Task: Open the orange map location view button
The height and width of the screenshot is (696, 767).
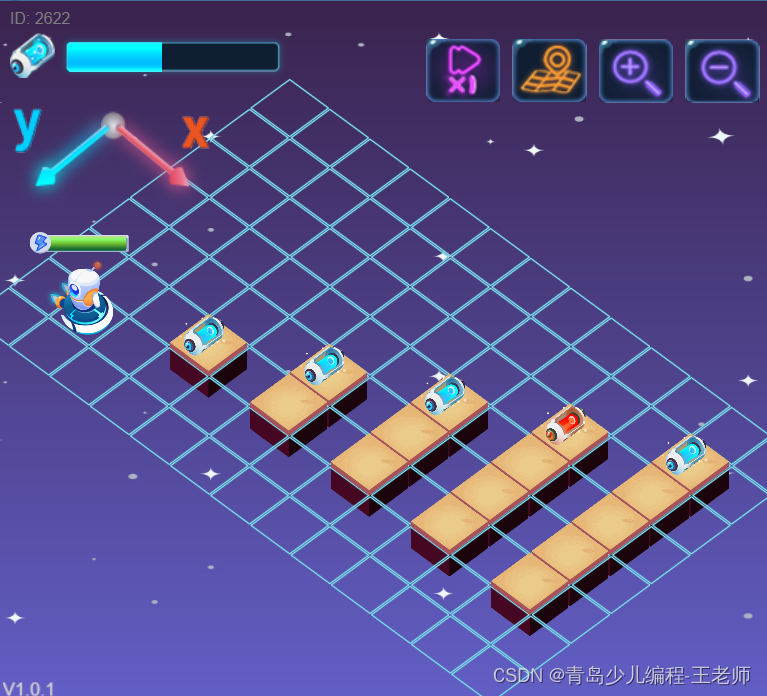Action: point(549,70)
